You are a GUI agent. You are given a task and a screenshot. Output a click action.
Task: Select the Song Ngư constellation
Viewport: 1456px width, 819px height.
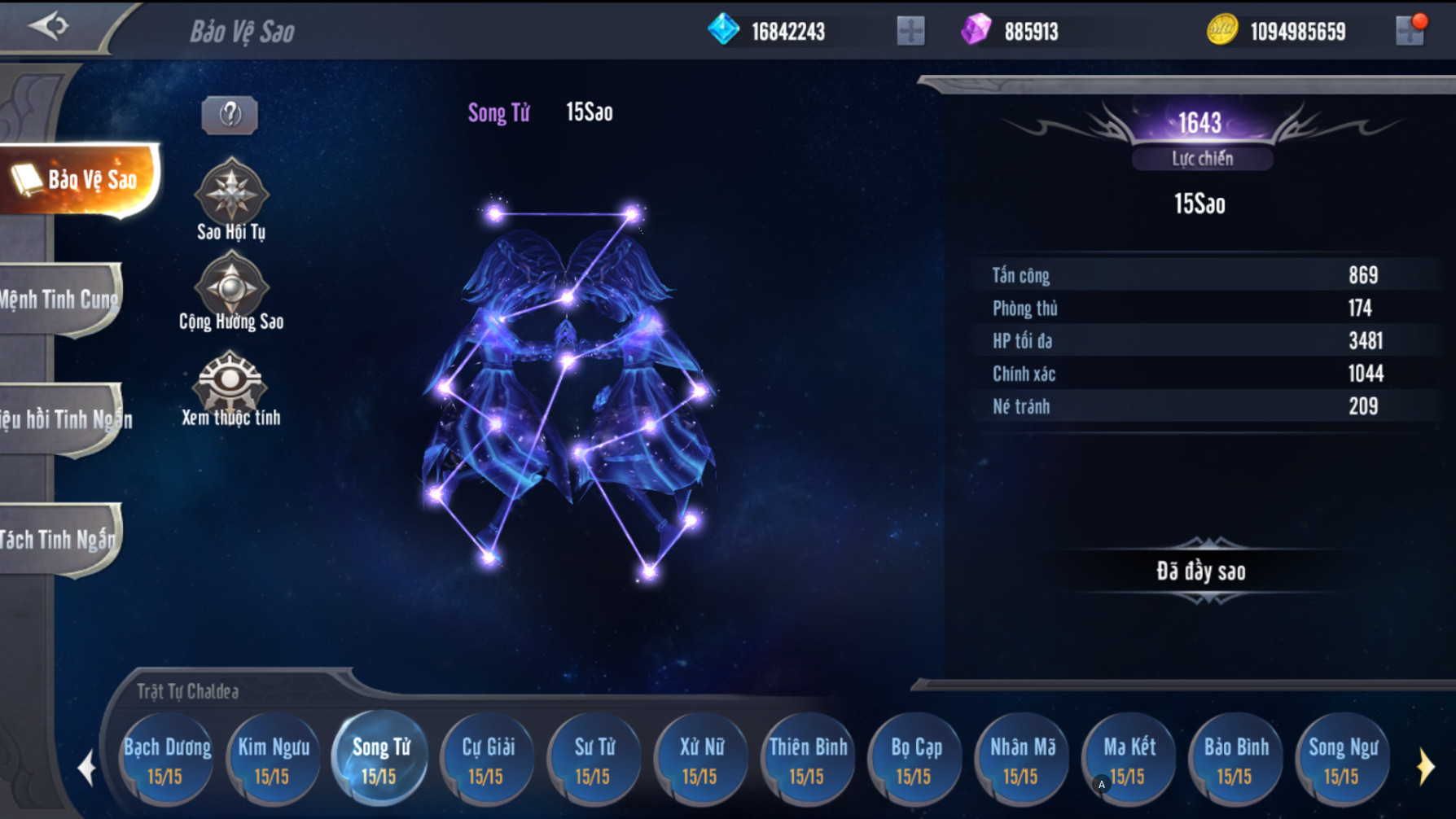pos(1343,760)
